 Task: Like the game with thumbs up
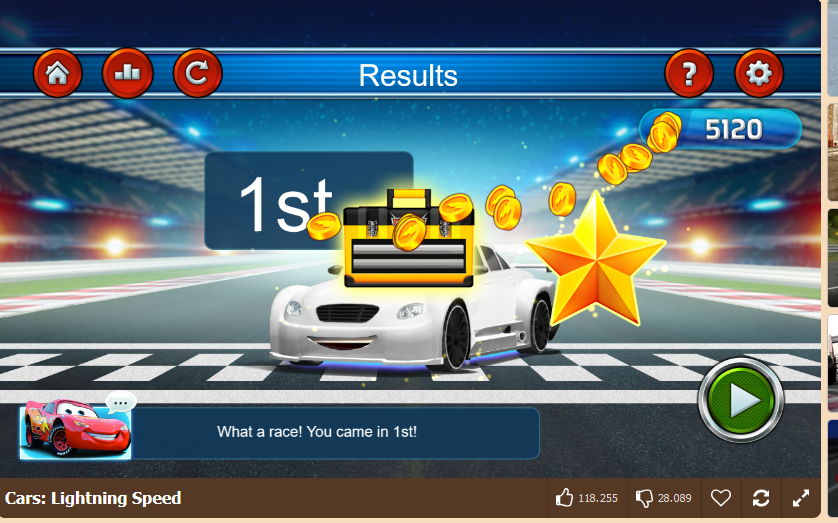pos(565,498)
